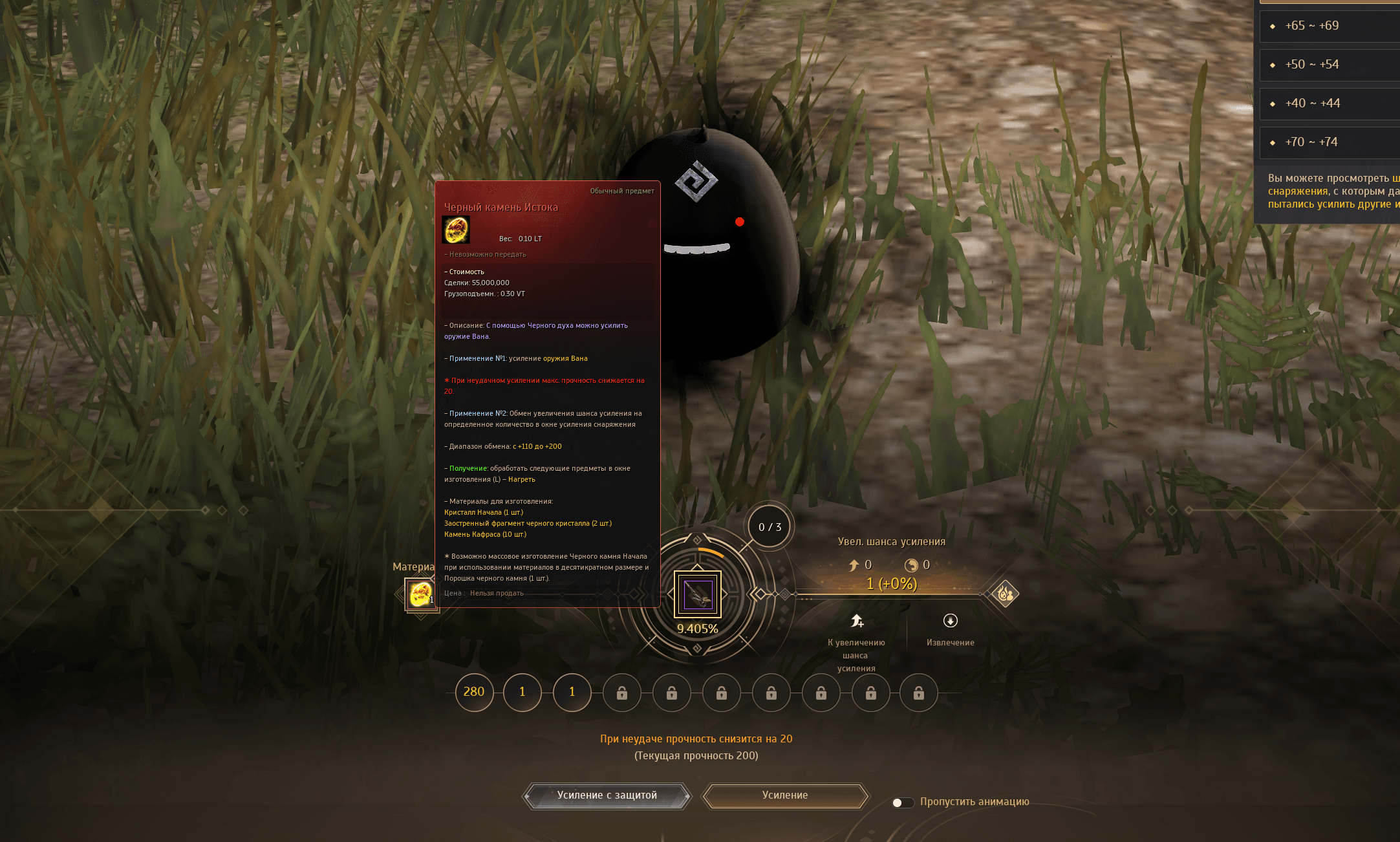Click the weapon slot in the enhancement circle
Image resolution: width=1400 pixels, height=842 pixels.
[x=698, y=594]
